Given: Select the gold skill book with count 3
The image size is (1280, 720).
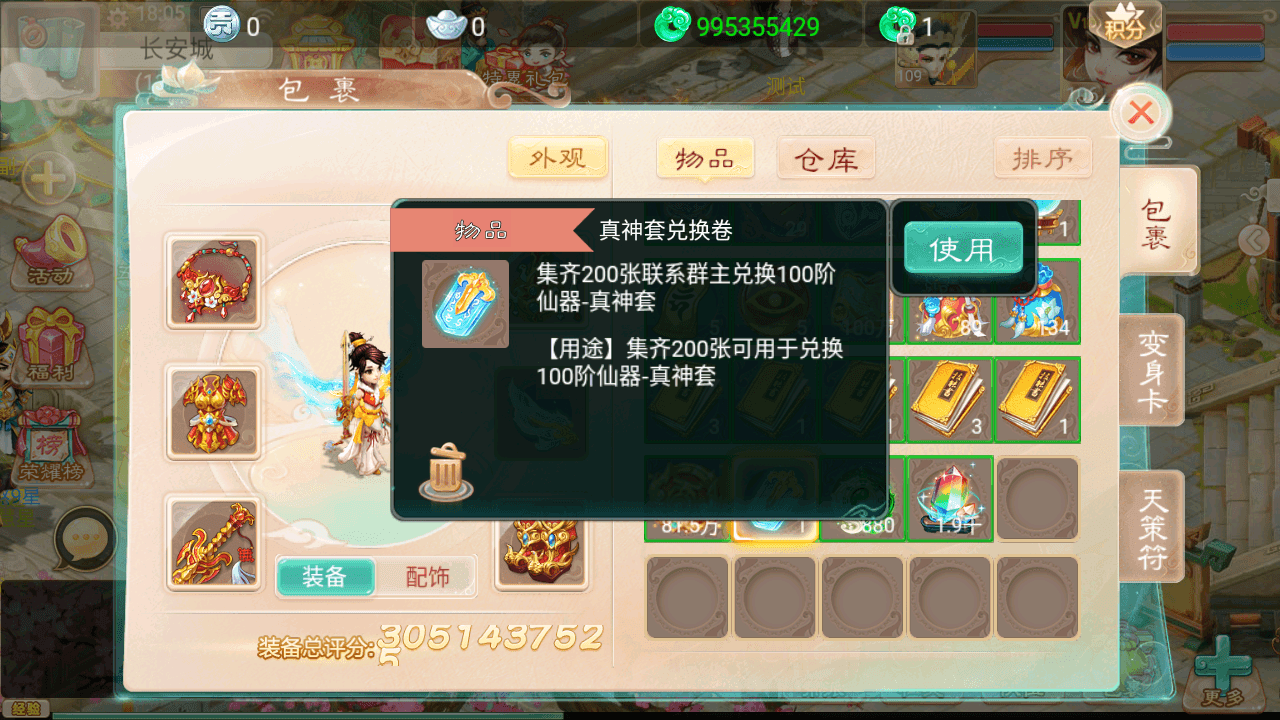Looking at the screenshot, I should [x=949, y=399].
